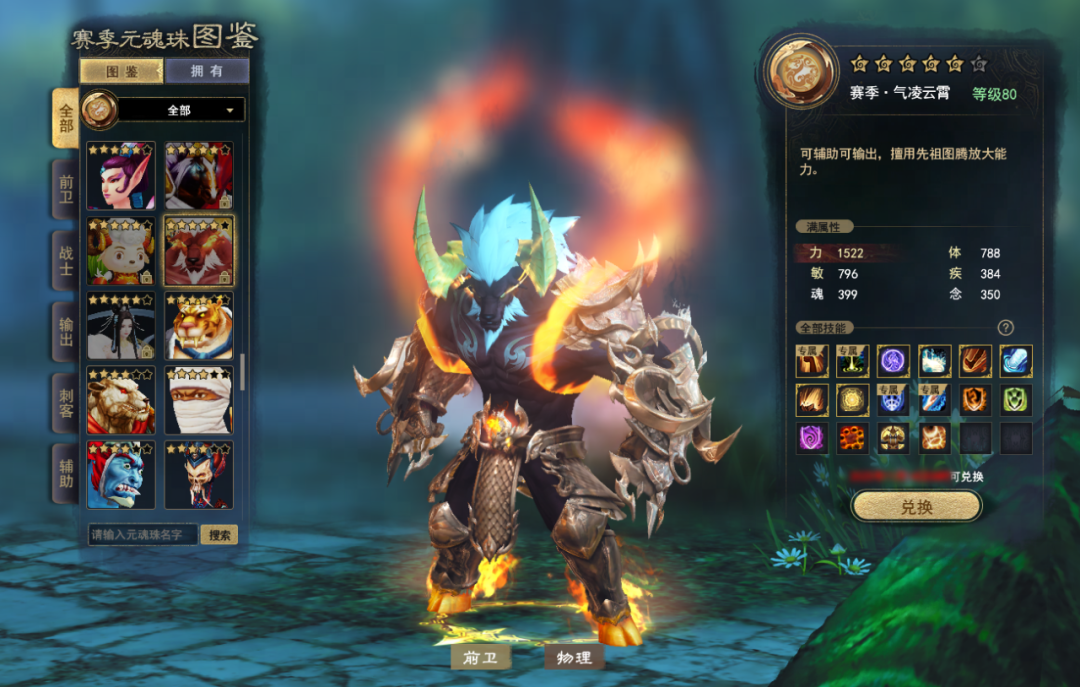Show the 输出 category tab
The height and width of the screenshot is (687, 1080).
(66, 330)
